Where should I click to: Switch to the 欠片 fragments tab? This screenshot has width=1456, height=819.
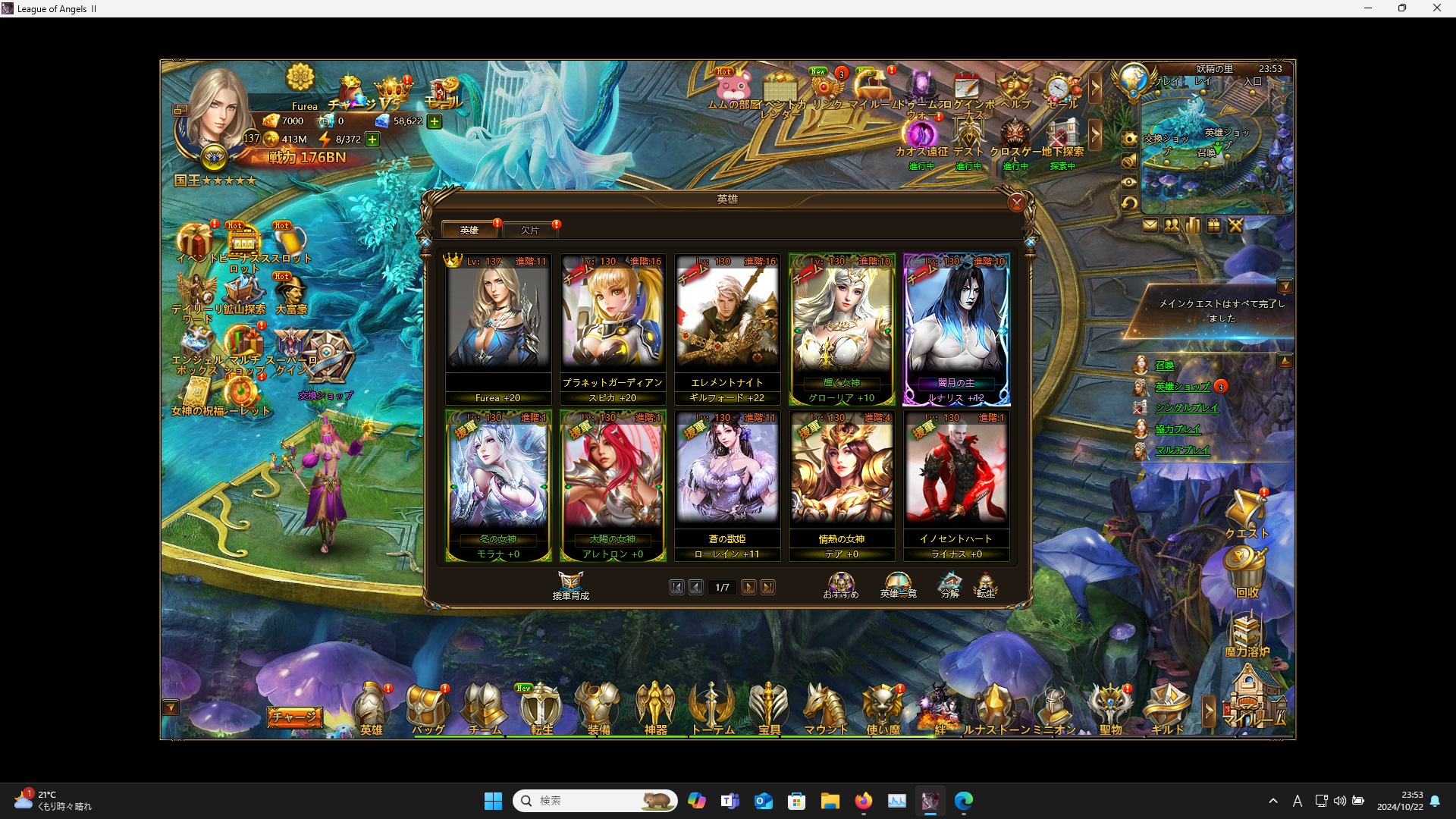point(531,229)
